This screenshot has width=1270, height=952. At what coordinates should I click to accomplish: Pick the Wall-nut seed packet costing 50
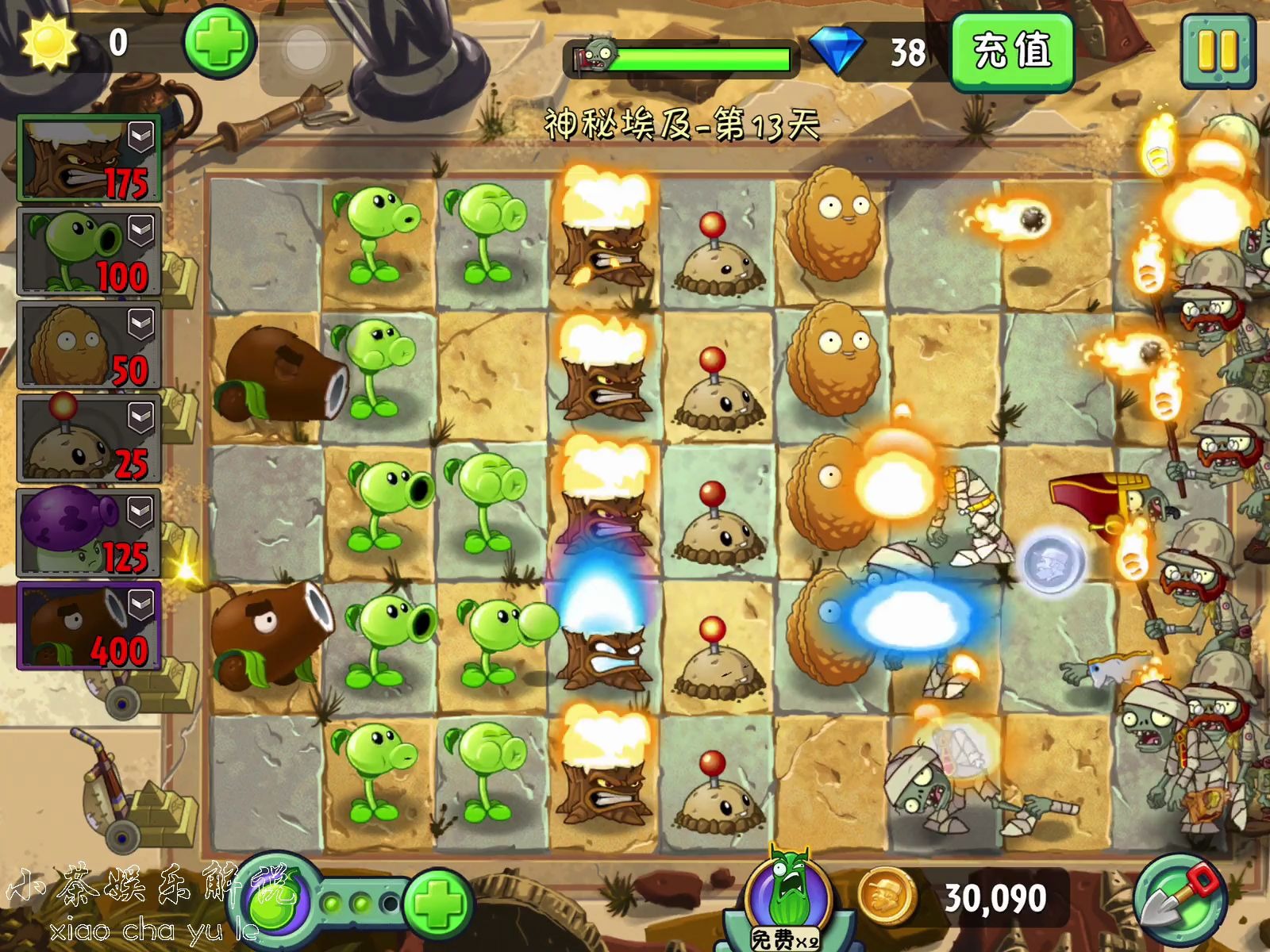point(89,346)
